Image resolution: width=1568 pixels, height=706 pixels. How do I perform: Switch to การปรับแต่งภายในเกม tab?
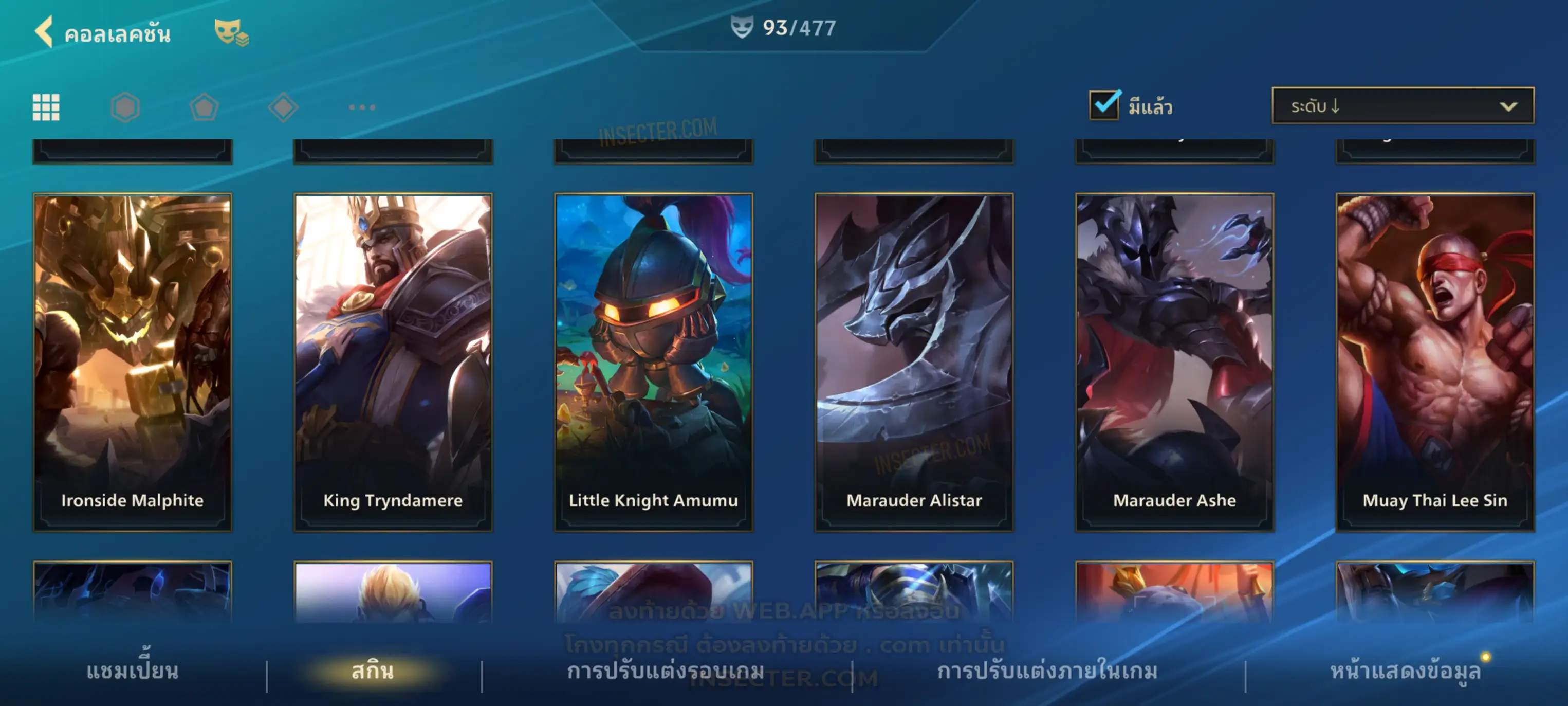pyautogui.click(x=1047, y=671)
